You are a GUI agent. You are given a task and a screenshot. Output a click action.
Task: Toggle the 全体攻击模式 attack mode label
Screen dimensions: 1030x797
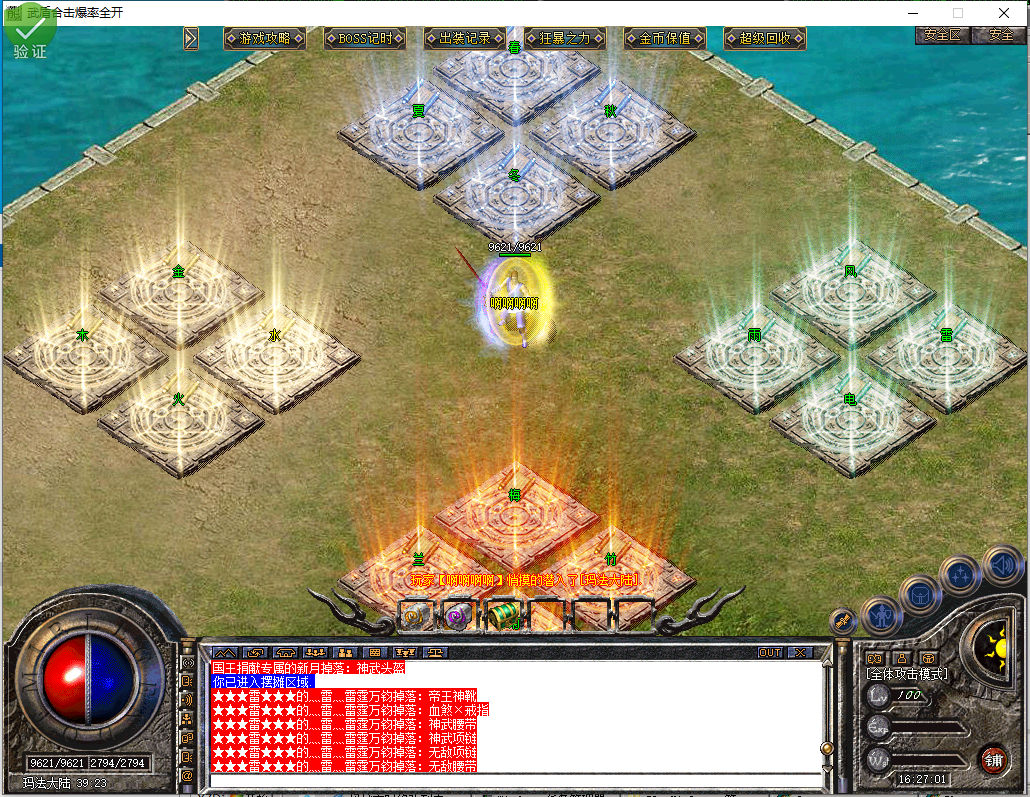coord(906,674)
